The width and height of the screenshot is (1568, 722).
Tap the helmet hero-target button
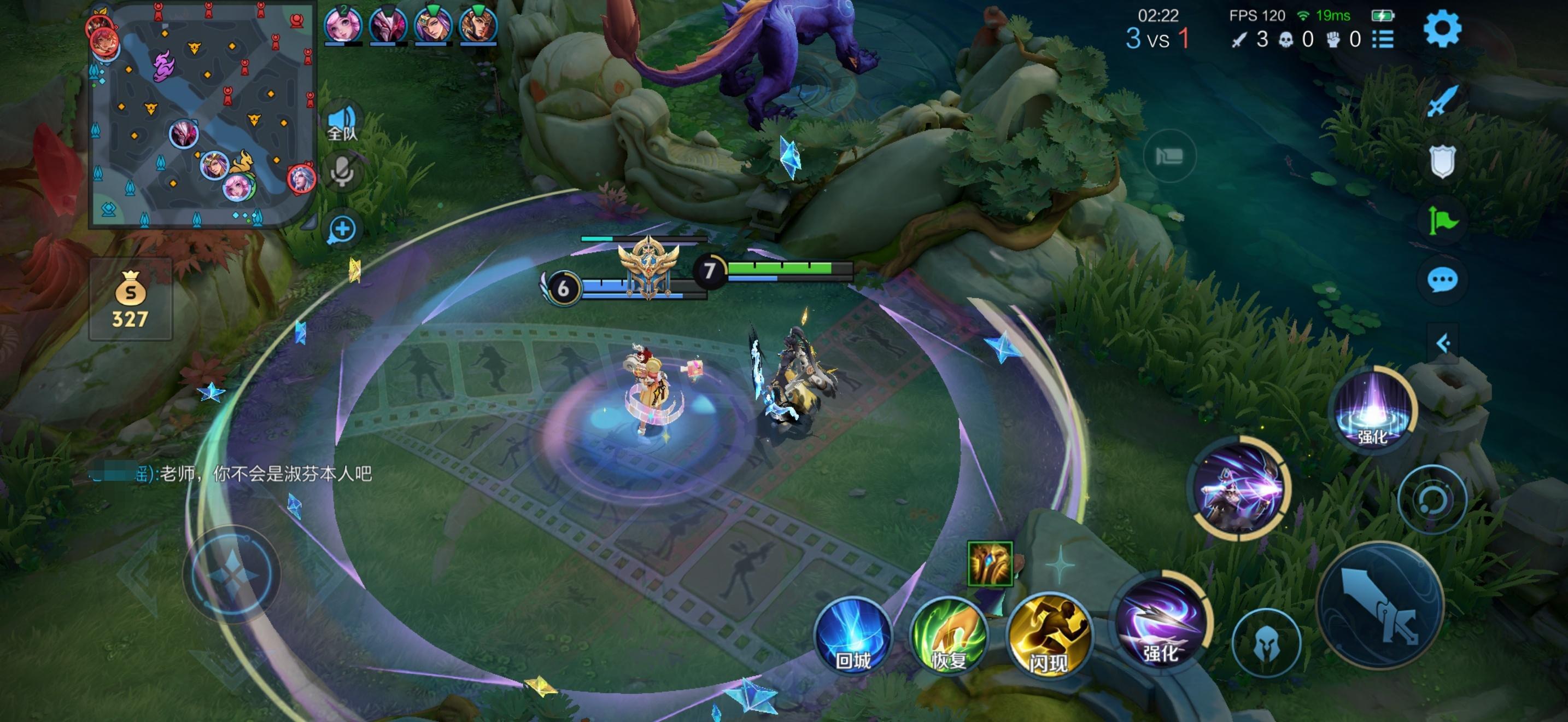(x=1266, y=643)
